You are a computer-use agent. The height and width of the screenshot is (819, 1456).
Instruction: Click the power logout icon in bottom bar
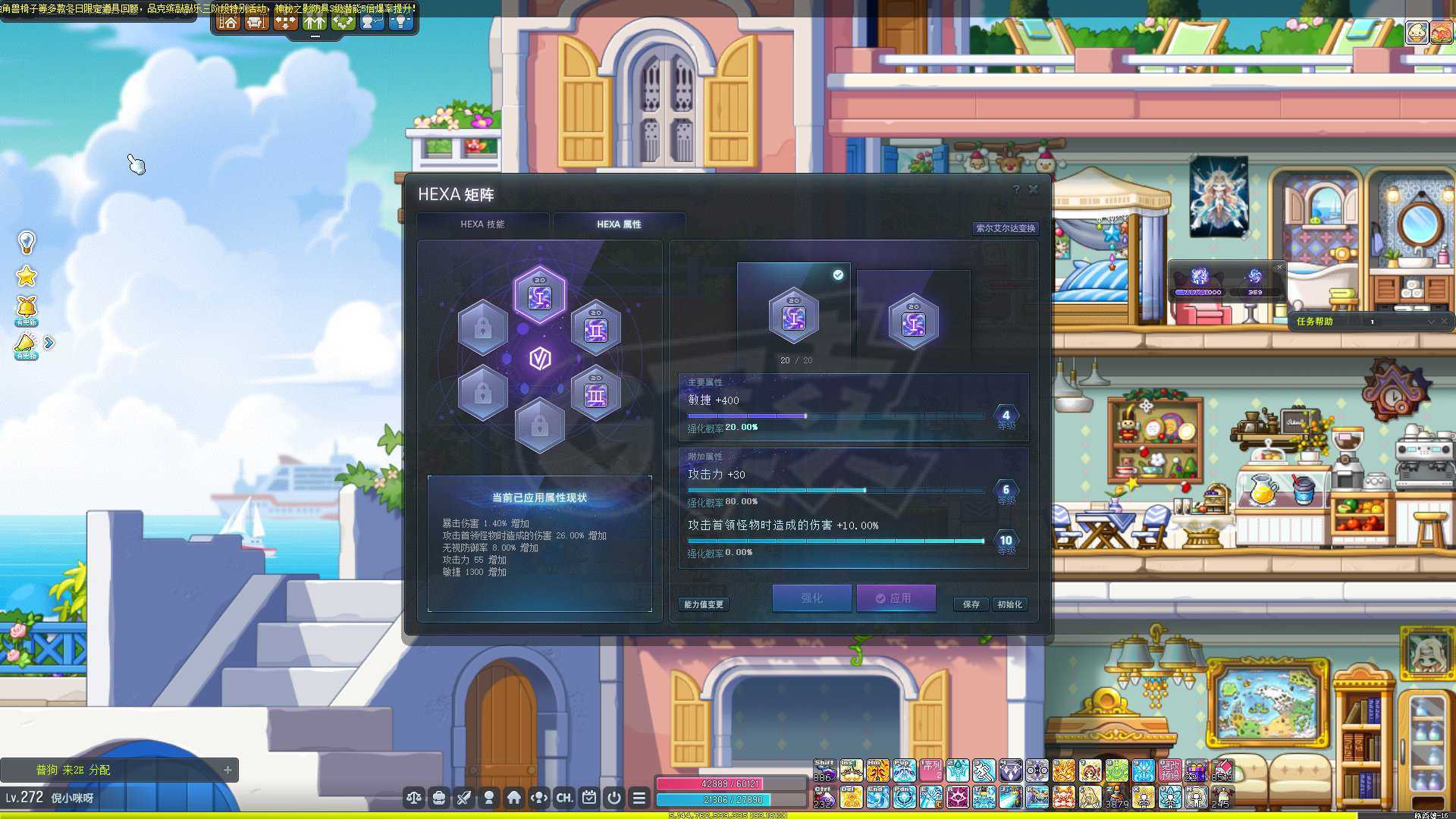613,798
